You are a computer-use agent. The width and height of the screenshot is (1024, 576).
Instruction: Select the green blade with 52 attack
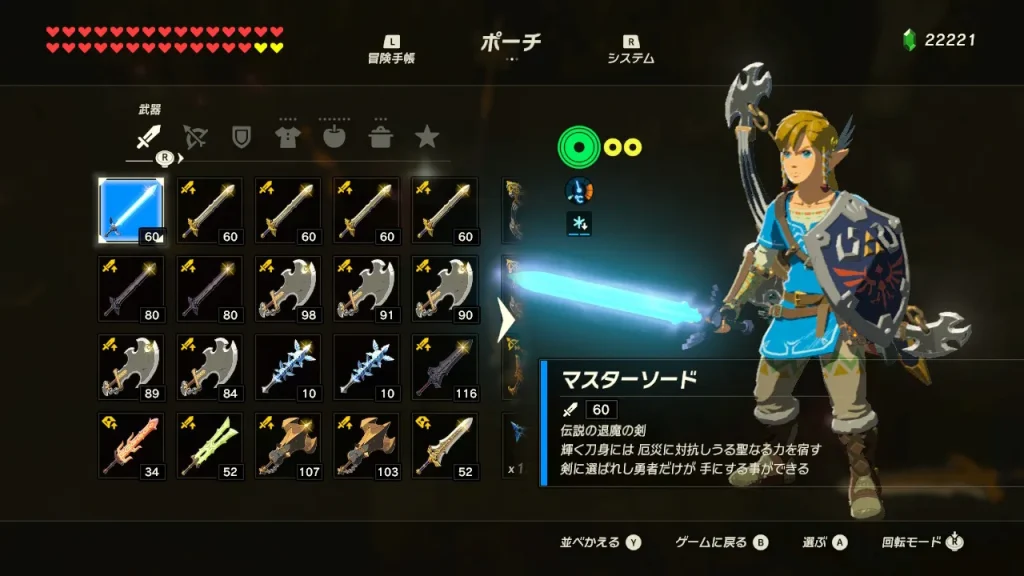pyautogui.click(x=210, y=445)
